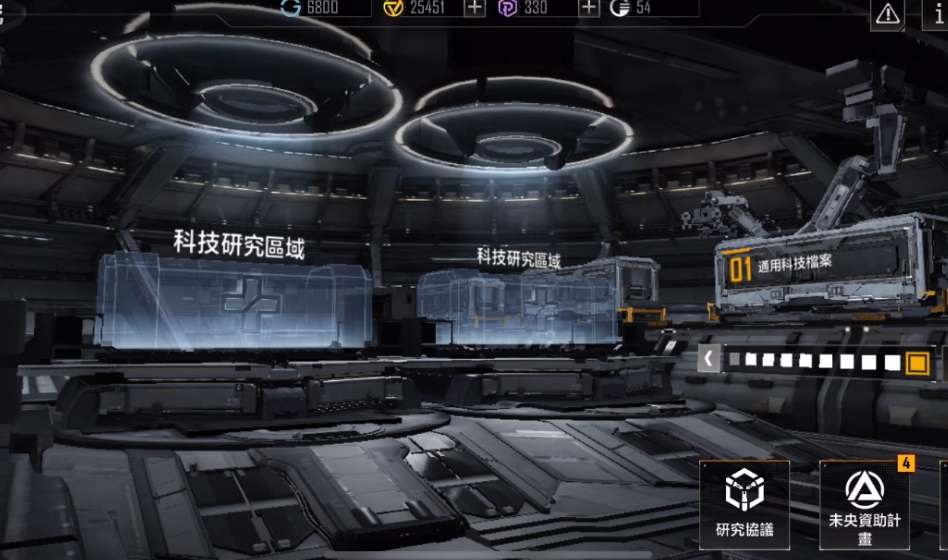Image resolution: width=948 pixels, height=560 pixels.
Task: Add more gold currency with plus button
Action: (475, 8)
